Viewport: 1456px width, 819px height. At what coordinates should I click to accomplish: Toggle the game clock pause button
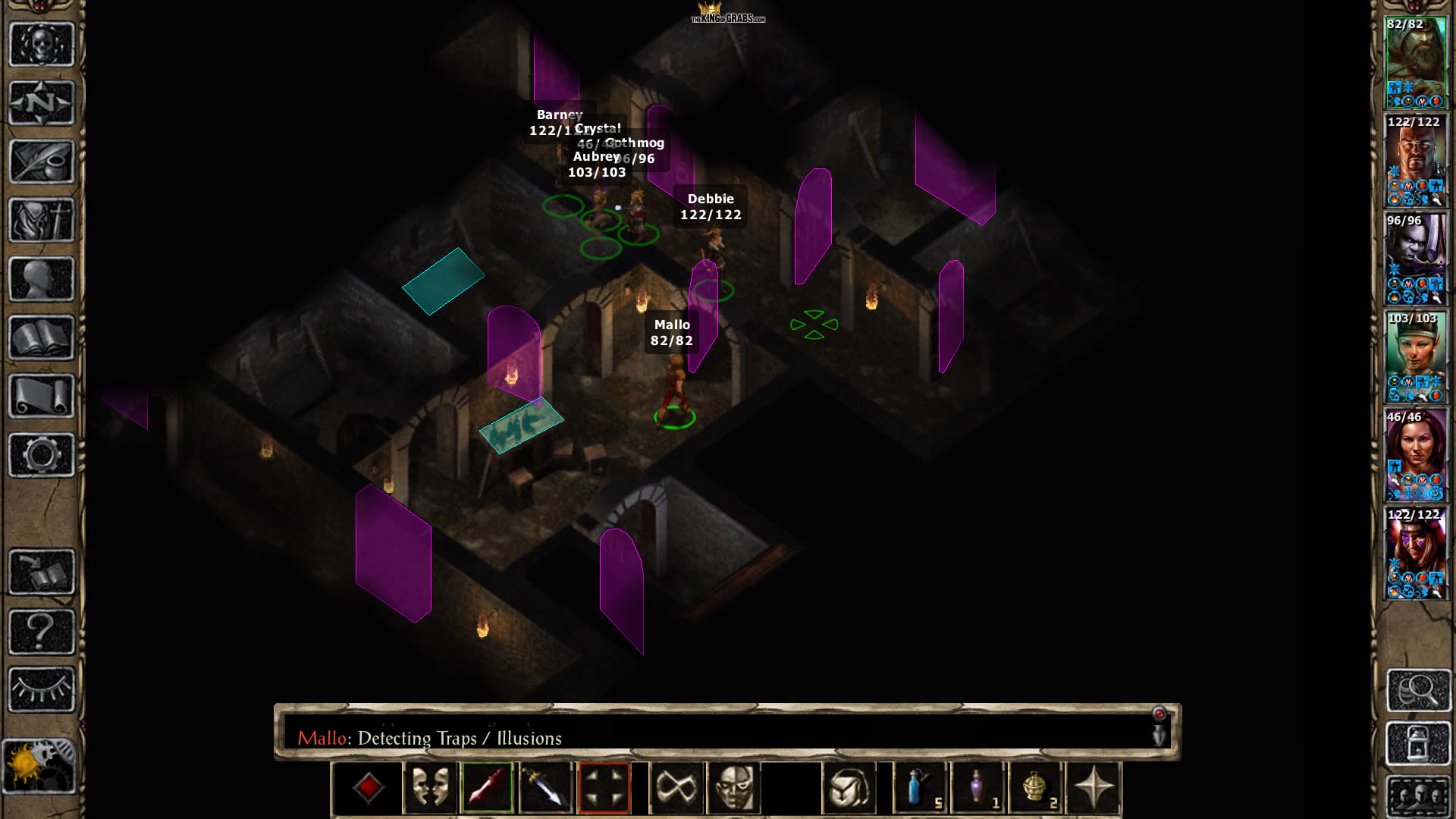tap(39, 766)
